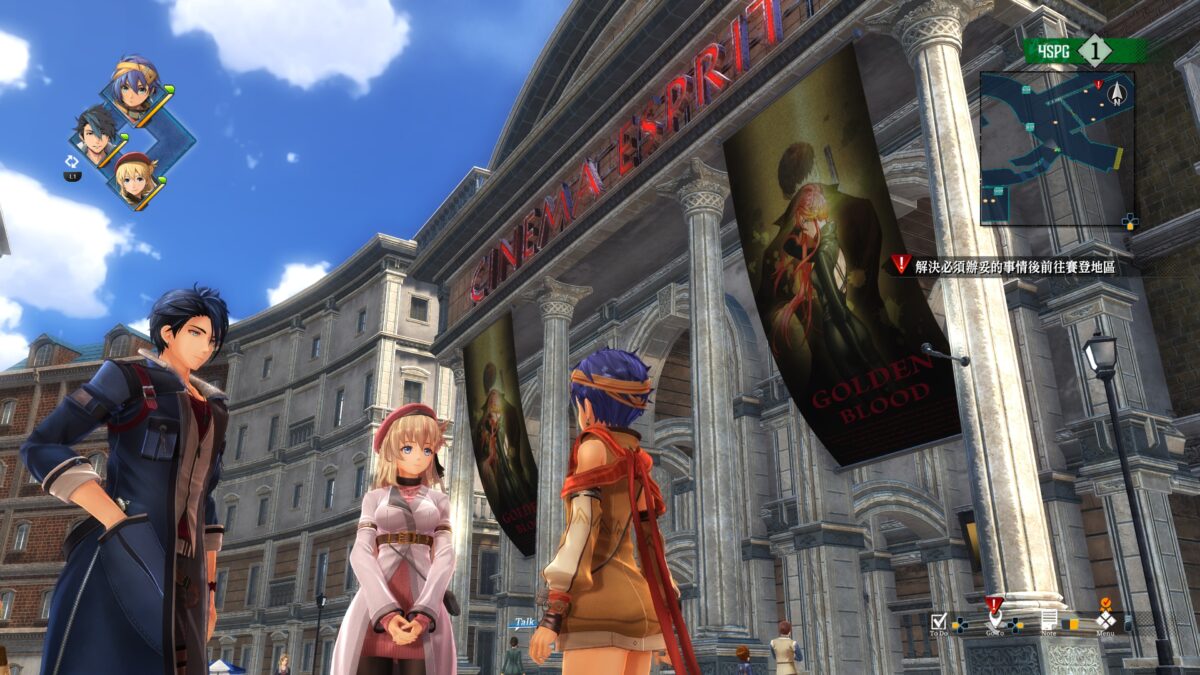Image resolution: width=1200 pixels, height=675 pixels.
Task: Open the Note journal
Action: click(x=1048, y=620)
